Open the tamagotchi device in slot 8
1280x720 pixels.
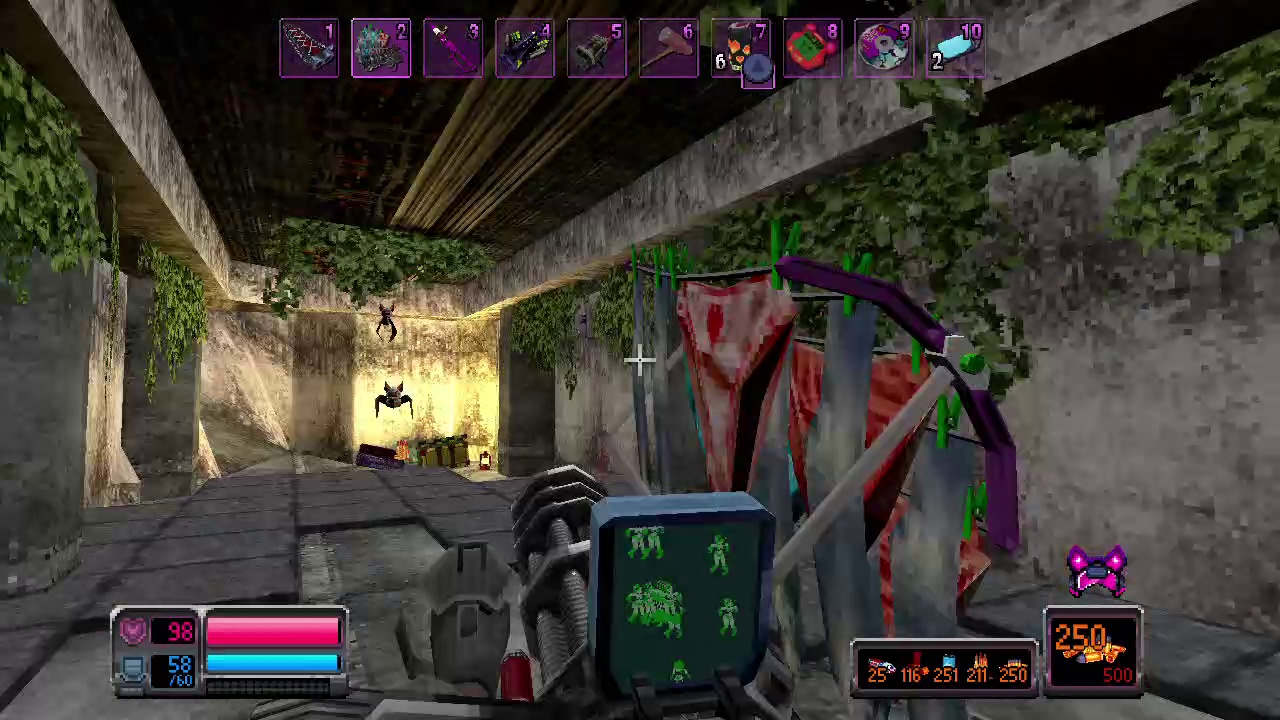(x=813, y=47)
